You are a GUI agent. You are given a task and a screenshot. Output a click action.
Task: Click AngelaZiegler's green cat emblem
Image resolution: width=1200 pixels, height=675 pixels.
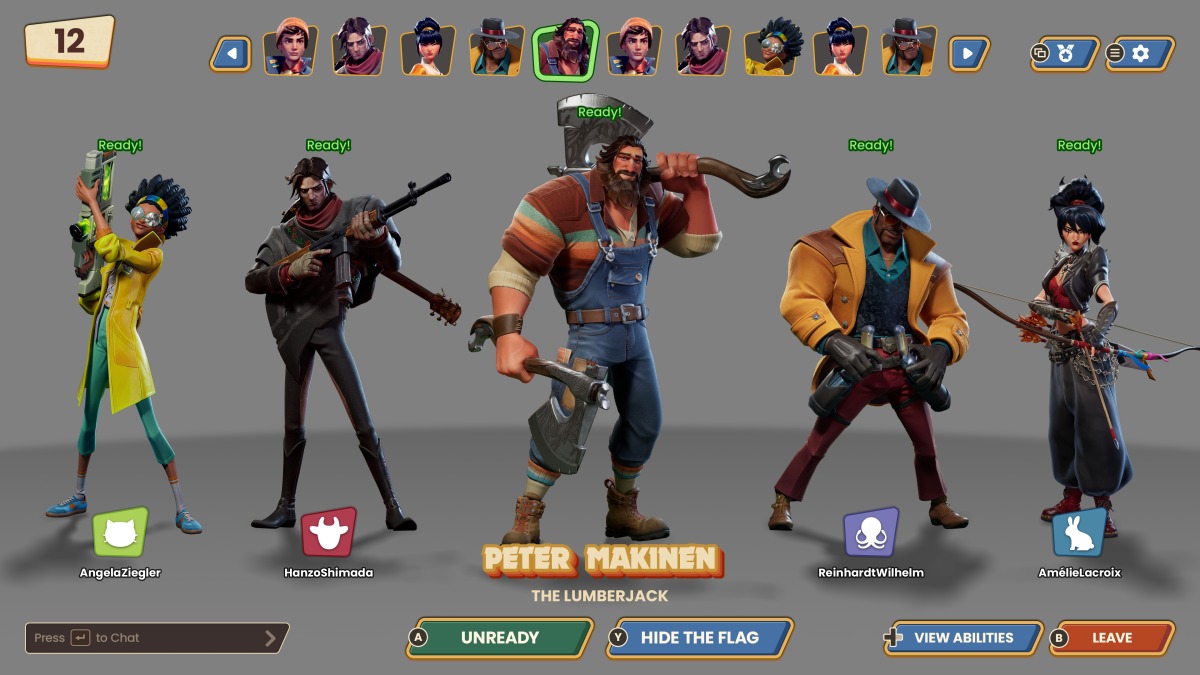[x=120, y=533]
